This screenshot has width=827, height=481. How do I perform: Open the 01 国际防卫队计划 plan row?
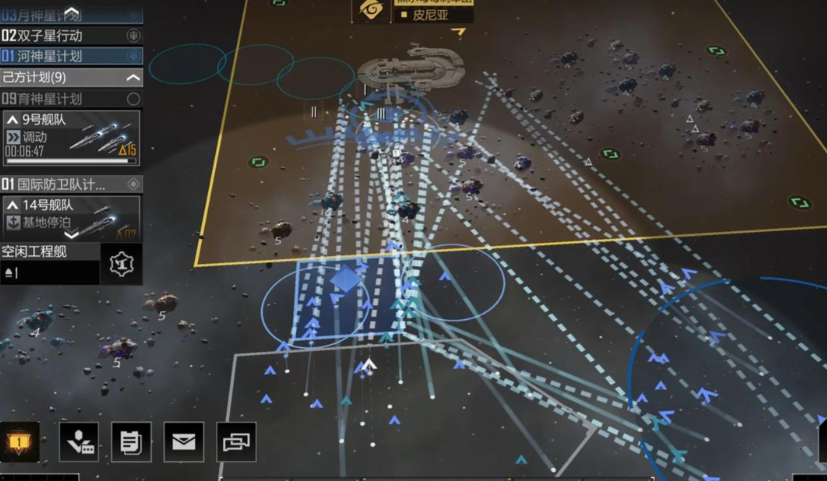(60, 184)
